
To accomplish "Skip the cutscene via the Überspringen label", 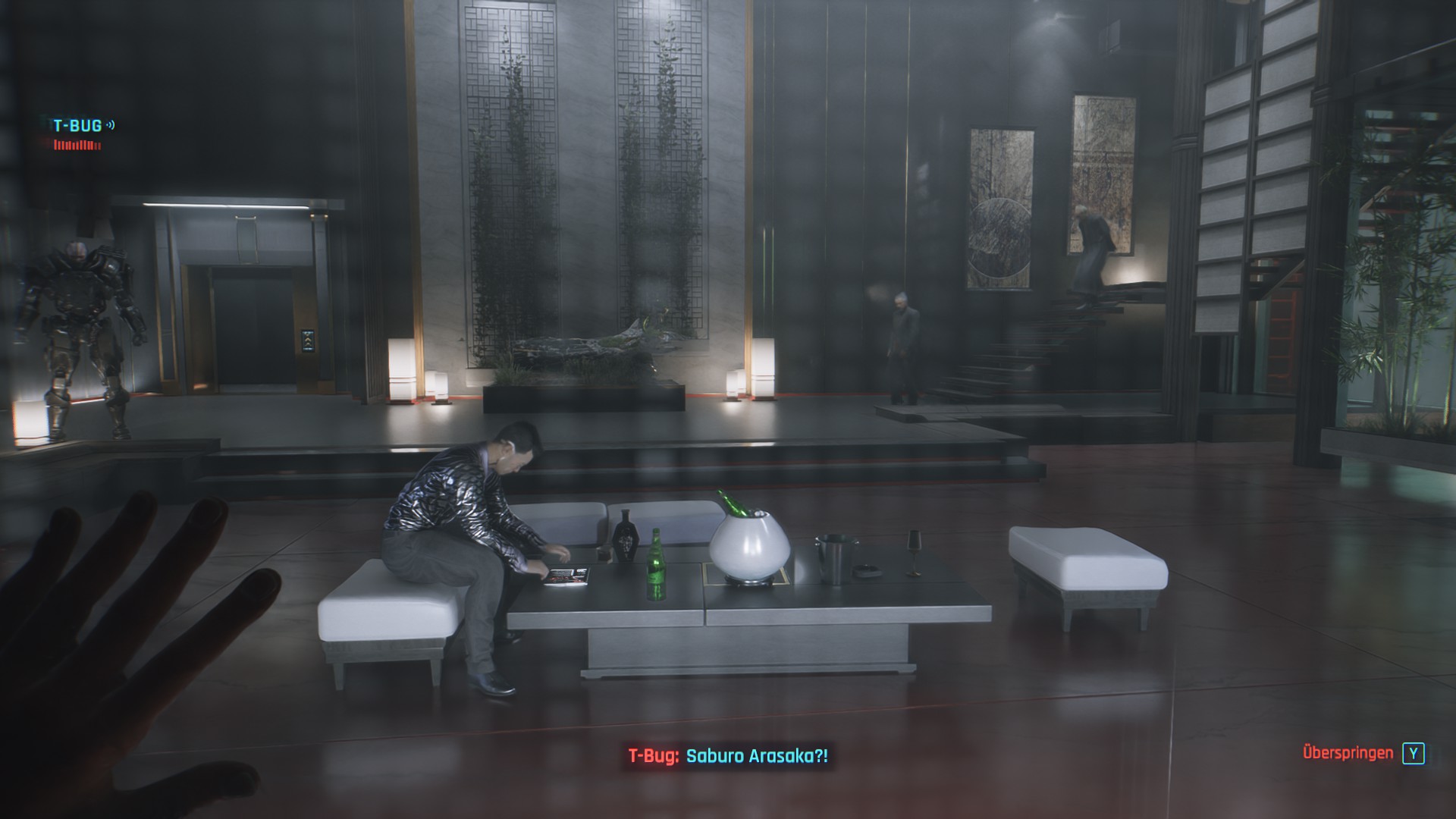I will tap(1348, 753).
